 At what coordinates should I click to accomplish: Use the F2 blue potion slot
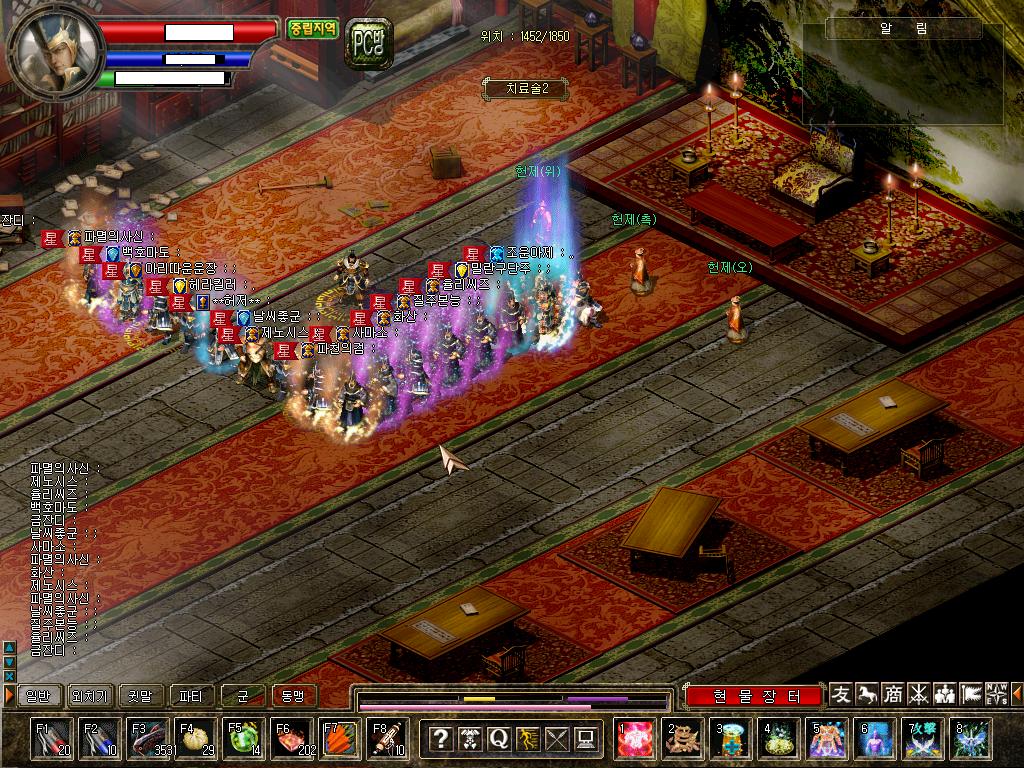[99, 739]
